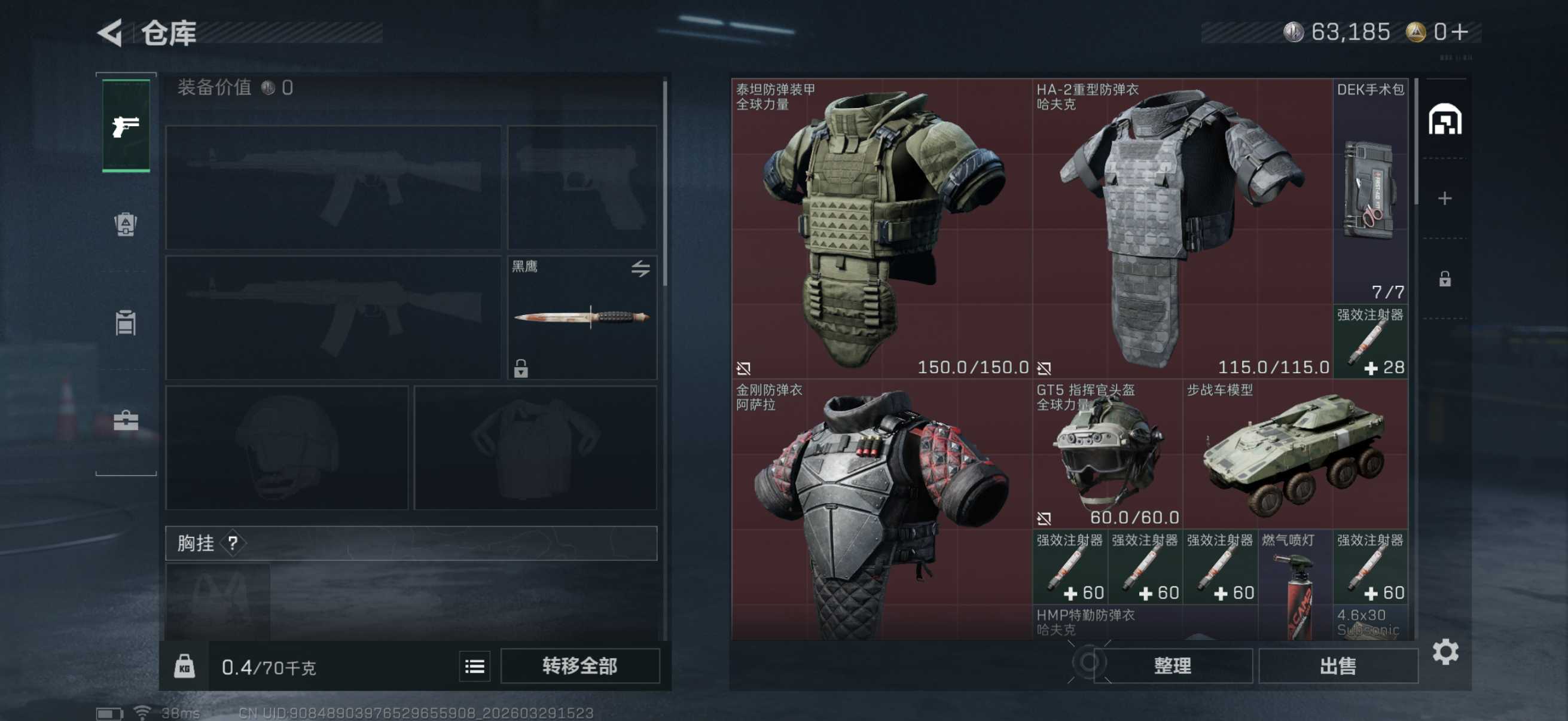Choose the HA-2重型防弹衣 armor item
The height and width of the screenshot is (721, 1568).
[1182, 228]
